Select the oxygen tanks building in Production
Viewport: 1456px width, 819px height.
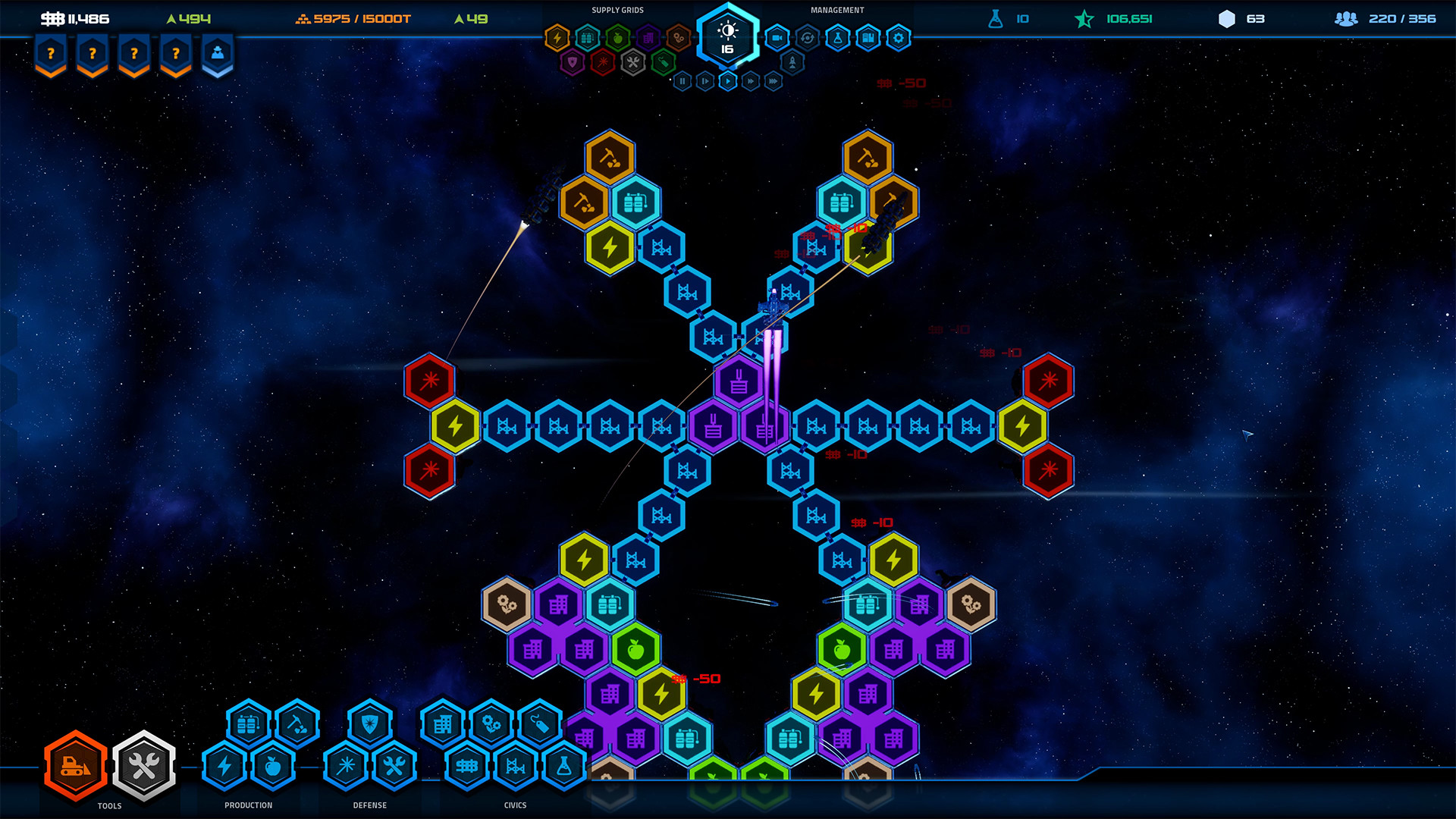coord(246,724)
